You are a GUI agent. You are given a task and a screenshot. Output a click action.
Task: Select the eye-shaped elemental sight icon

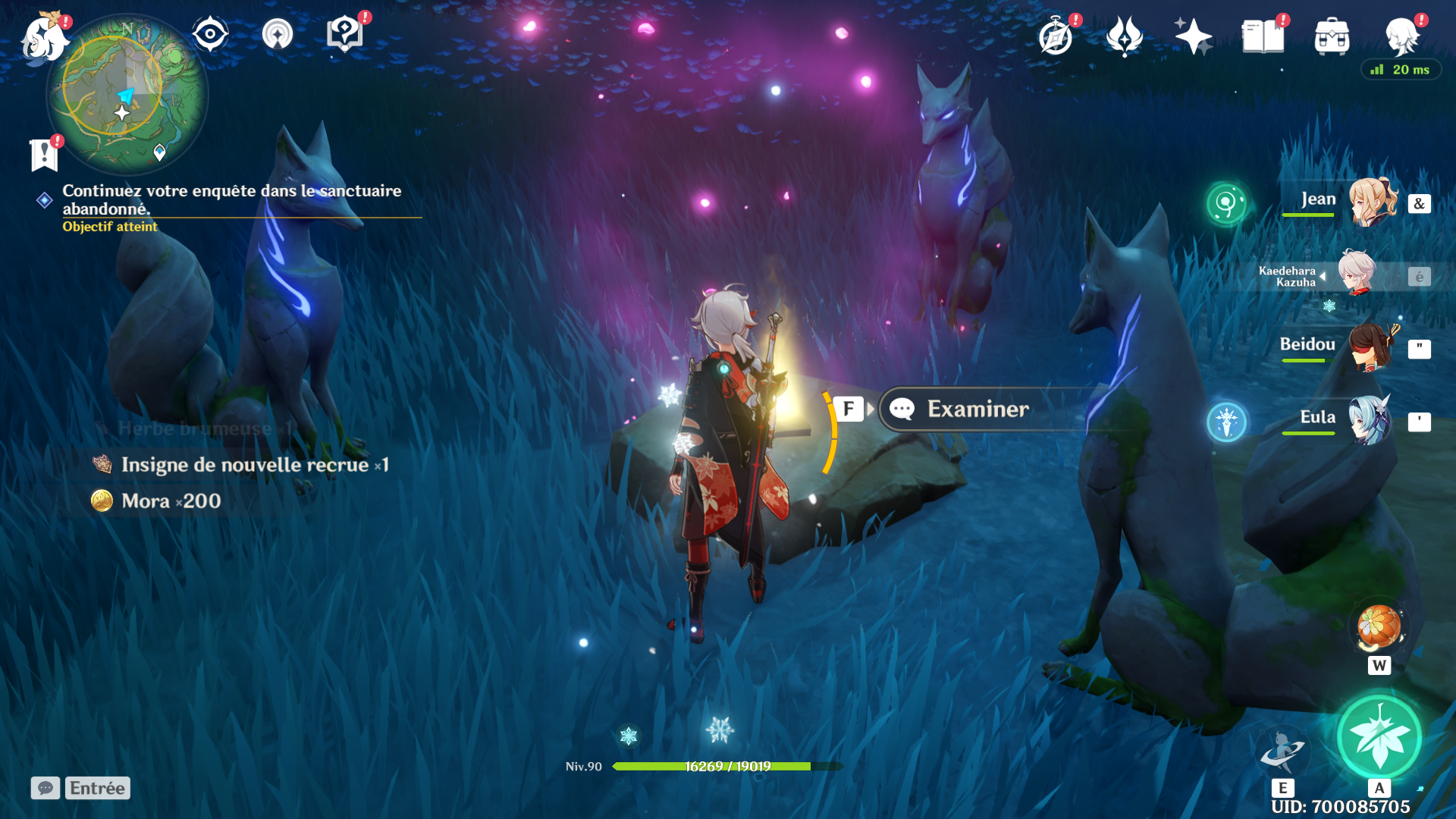tap(210, 34)
